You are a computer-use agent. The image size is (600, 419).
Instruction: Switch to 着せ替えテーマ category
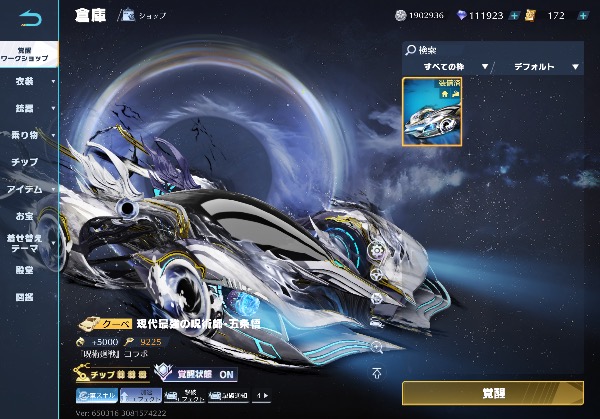point(26,243)
